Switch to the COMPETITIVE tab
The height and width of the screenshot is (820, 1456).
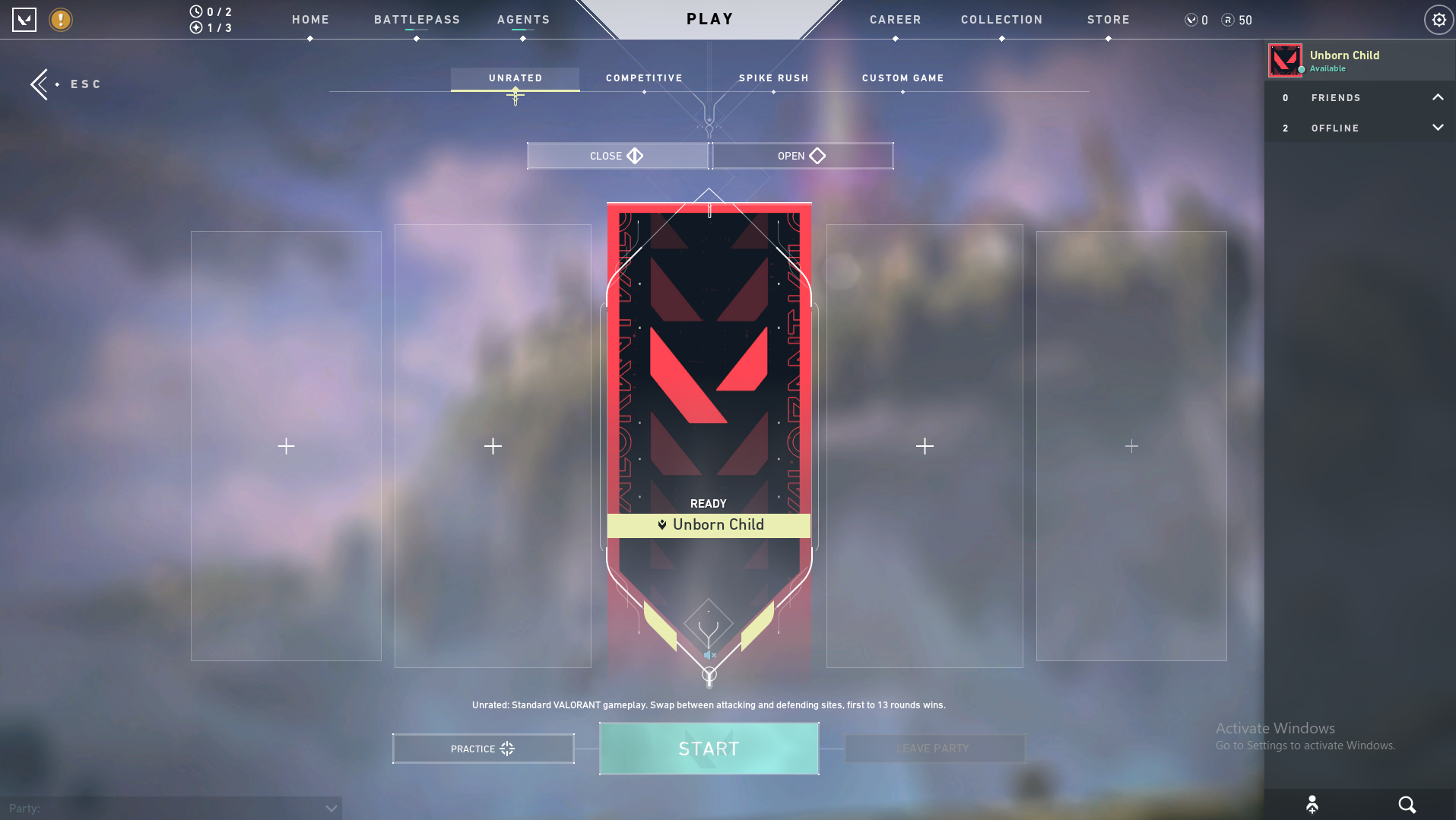click(643, 78)
